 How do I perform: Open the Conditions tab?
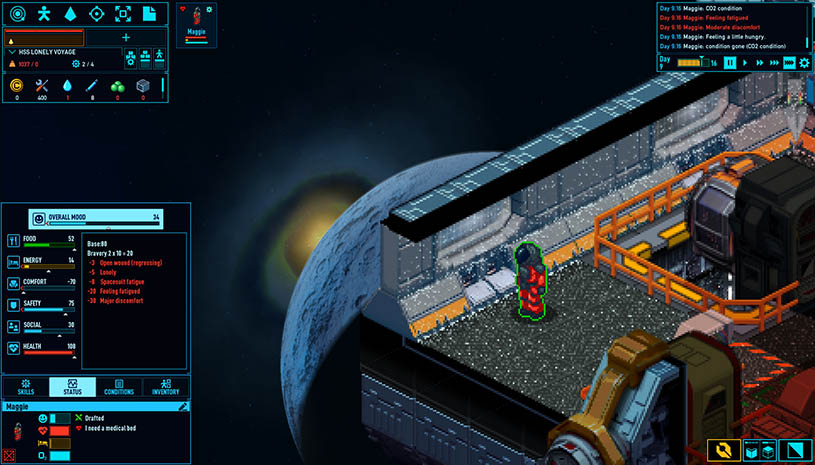pos(119,388)
